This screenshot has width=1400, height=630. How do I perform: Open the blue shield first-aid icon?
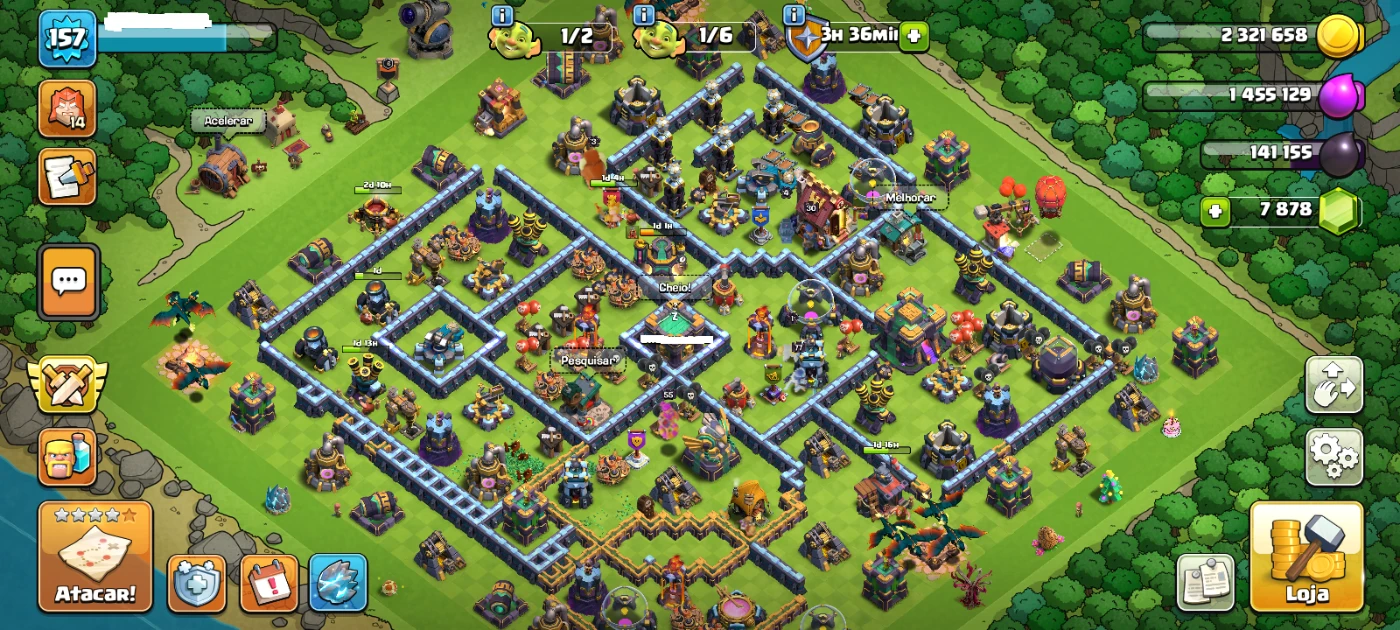[196, 583]
